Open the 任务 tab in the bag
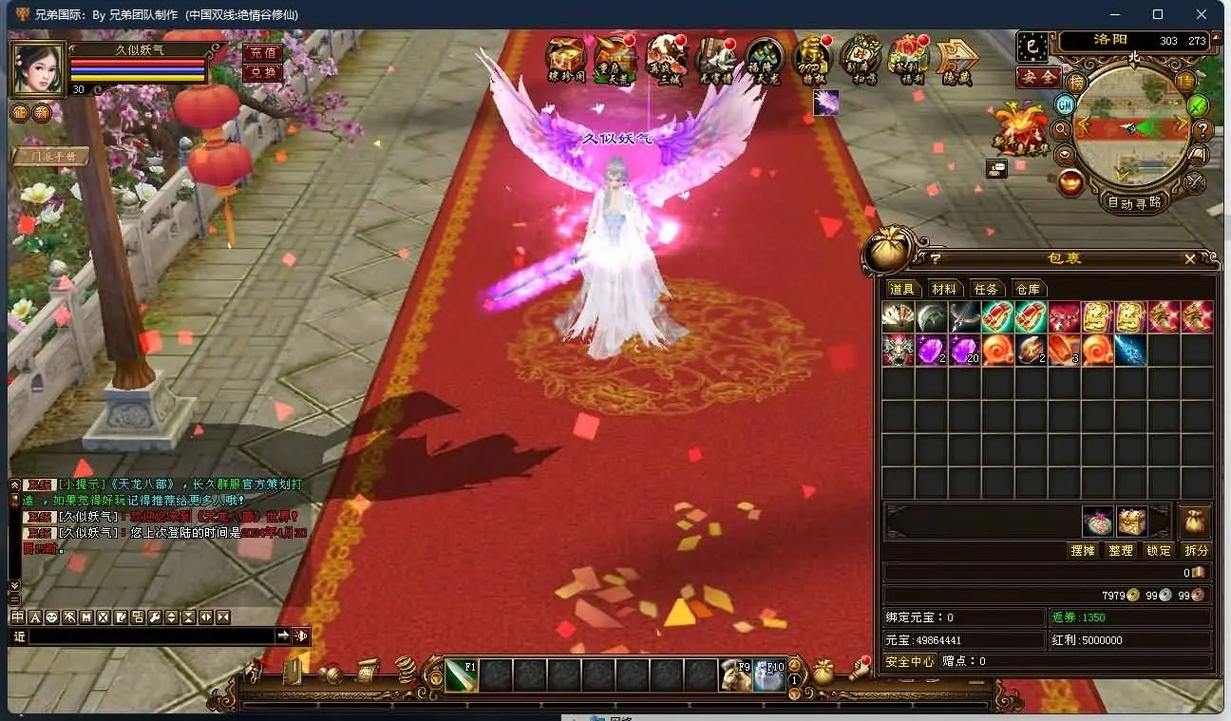1231x721 pixels. 986,289
